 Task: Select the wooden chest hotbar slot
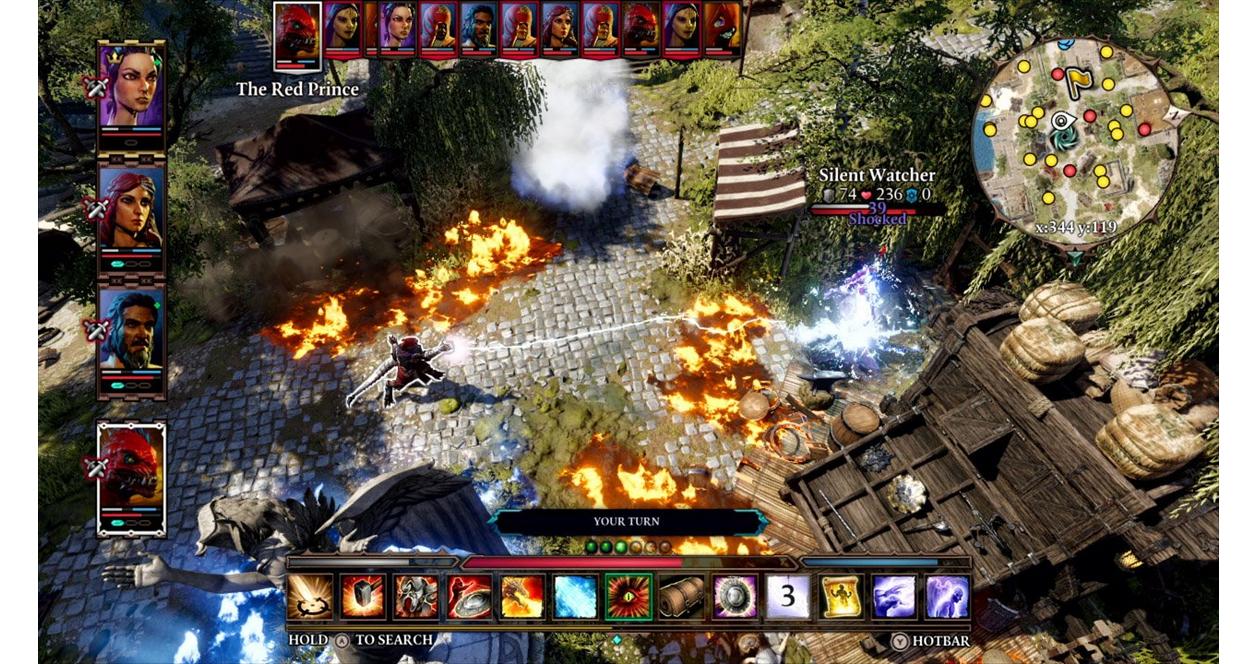pos(682,596)
